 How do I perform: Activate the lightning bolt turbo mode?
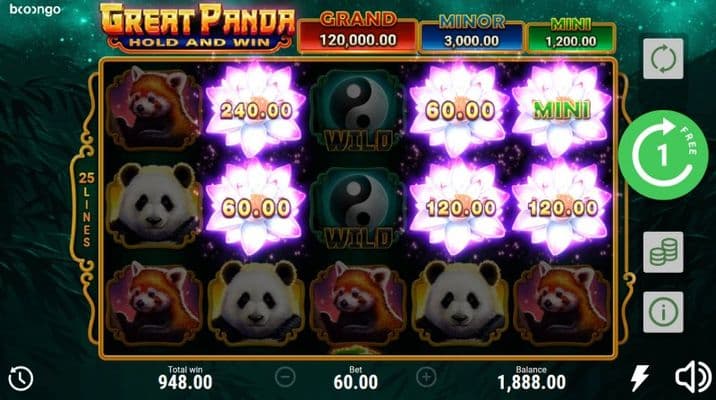coord(639,377)
